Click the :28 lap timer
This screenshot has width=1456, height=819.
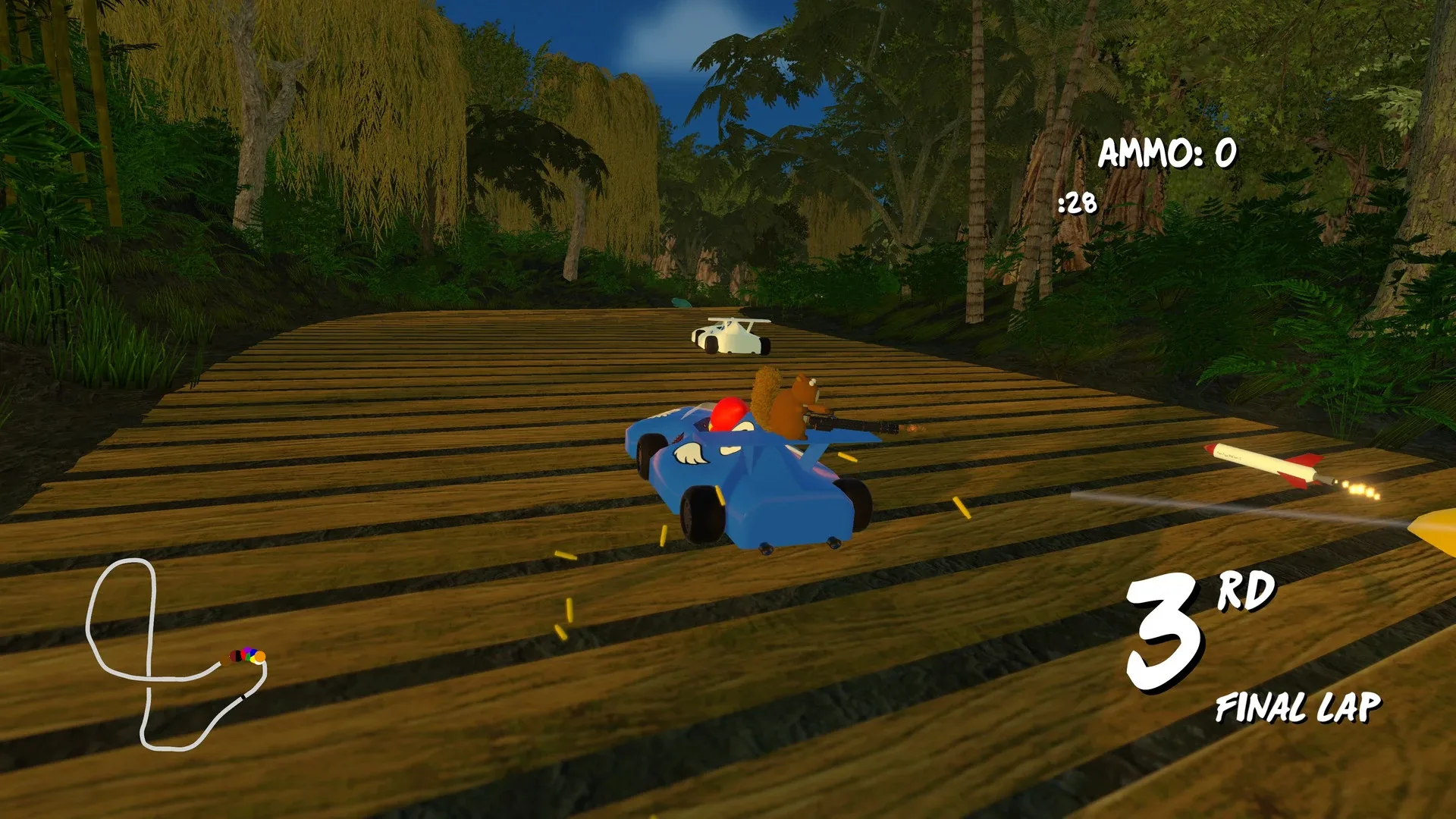click(1078, 203)
